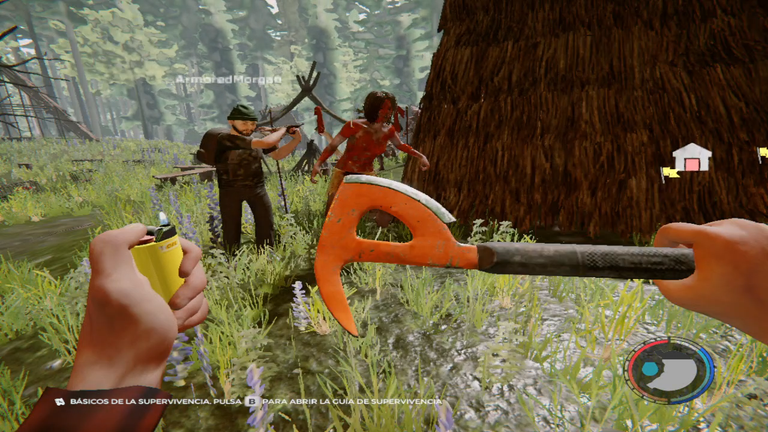The image size is (768, 432).
Task: Click the yellow flag marker beside the house icon
Action: [668, 173]
